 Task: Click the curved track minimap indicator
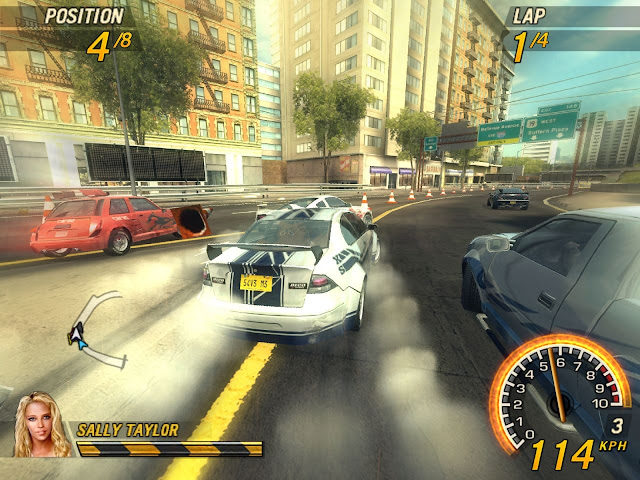(x=97, y=331)
